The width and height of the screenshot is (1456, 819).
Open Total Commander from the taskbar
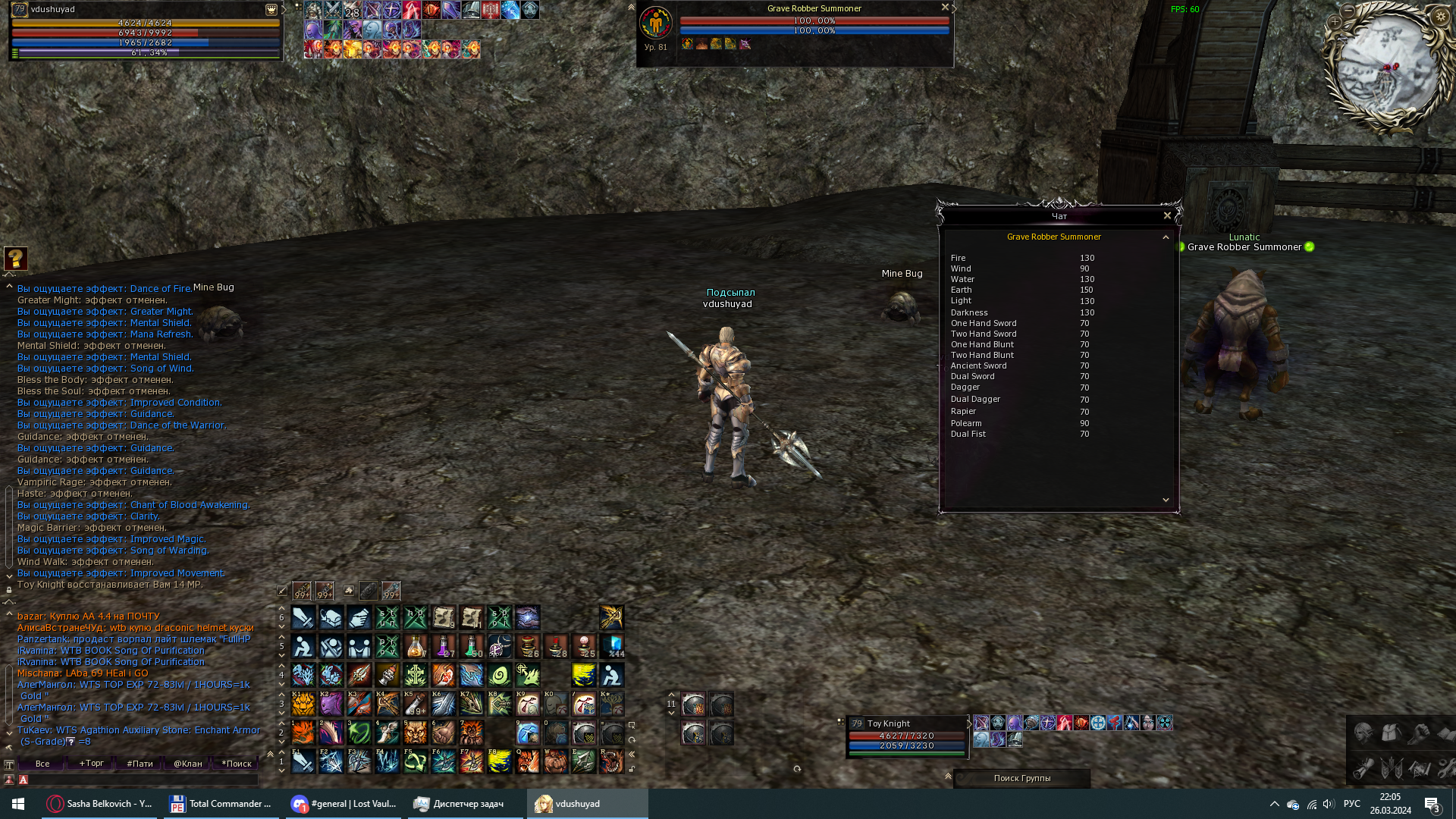click(221, 804)
